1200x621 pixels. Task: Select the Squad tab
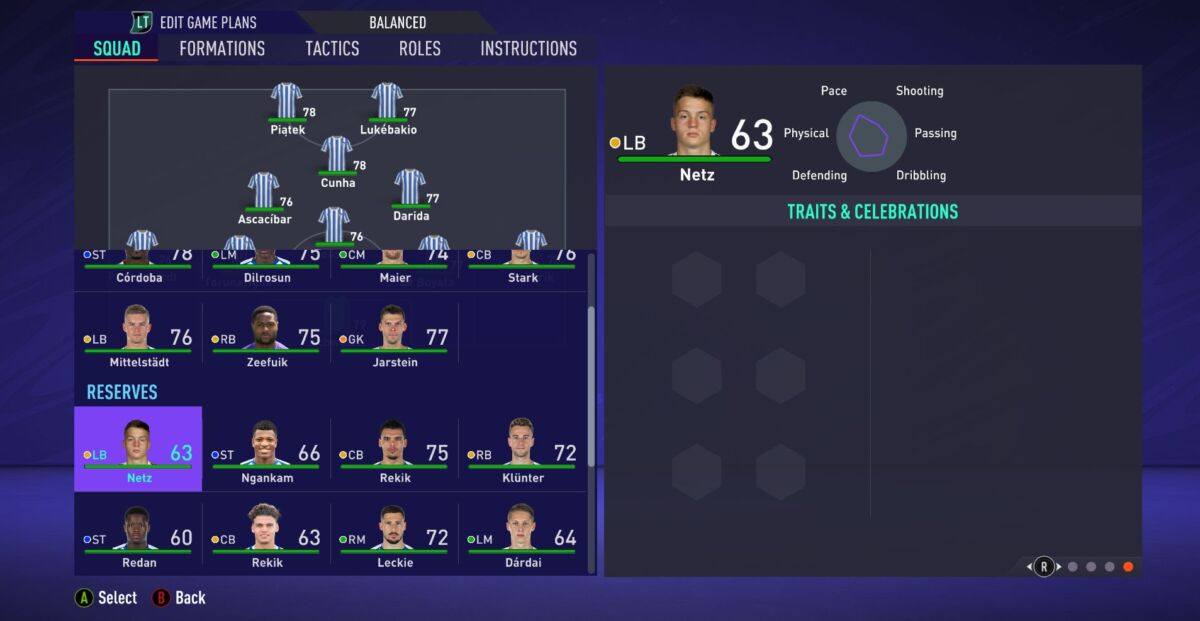[117, 48]
